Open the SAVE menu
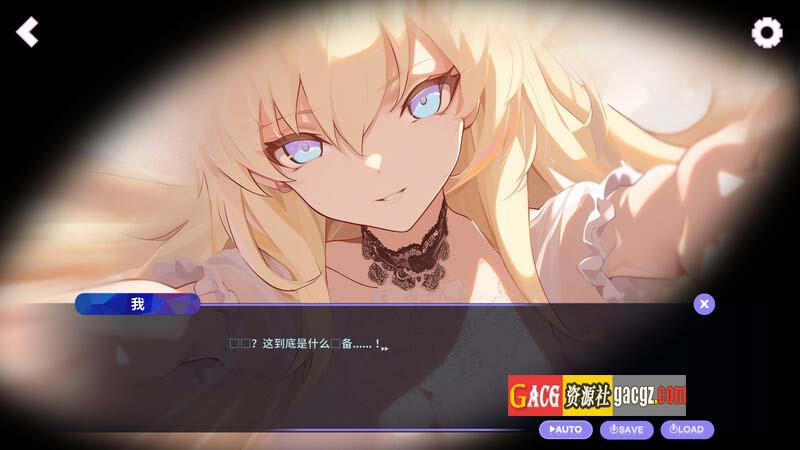Screen dimensions: 800x450 tap(627, 430)
